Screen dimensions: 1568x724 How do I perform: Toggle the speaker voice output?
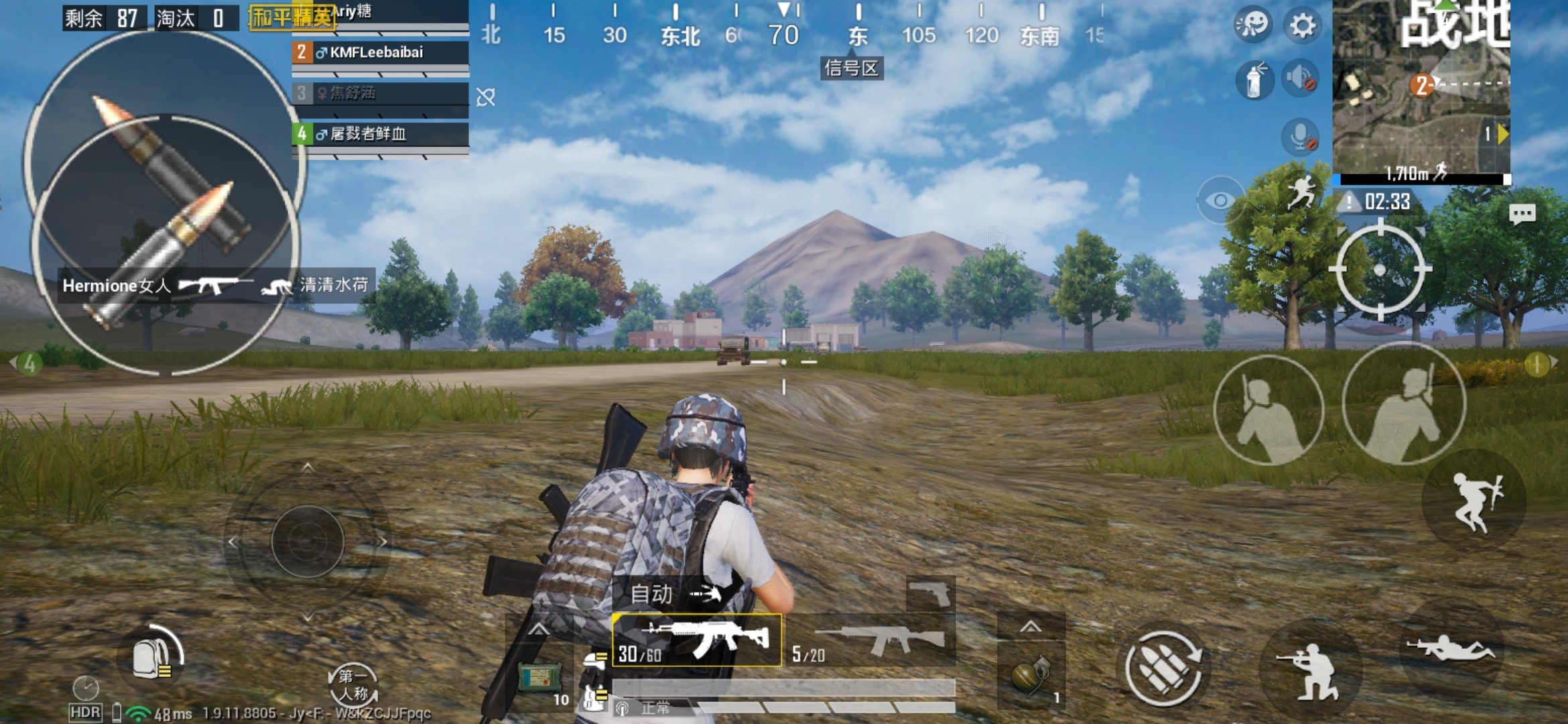tap(1301, 79)
